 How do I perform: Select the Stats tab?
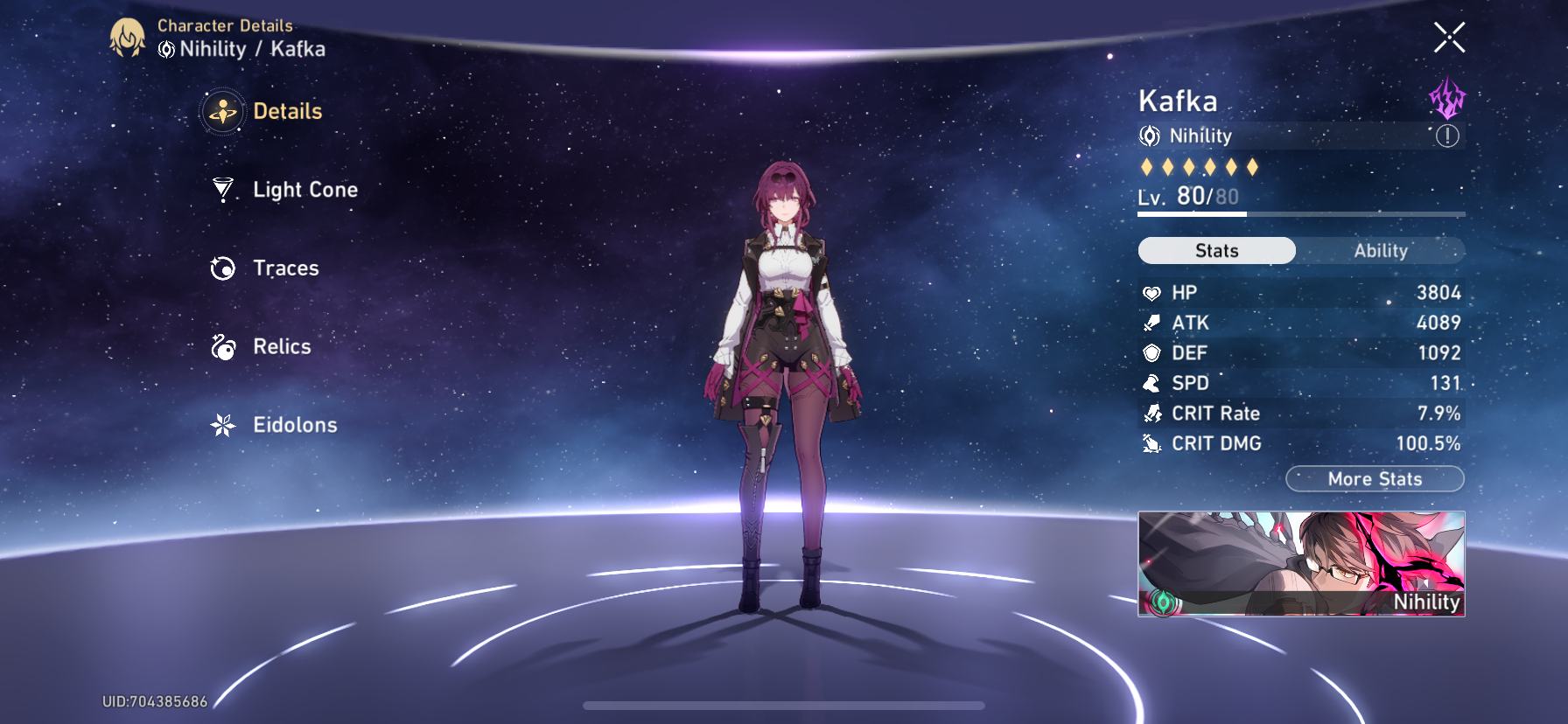[x=1215, y=251]
